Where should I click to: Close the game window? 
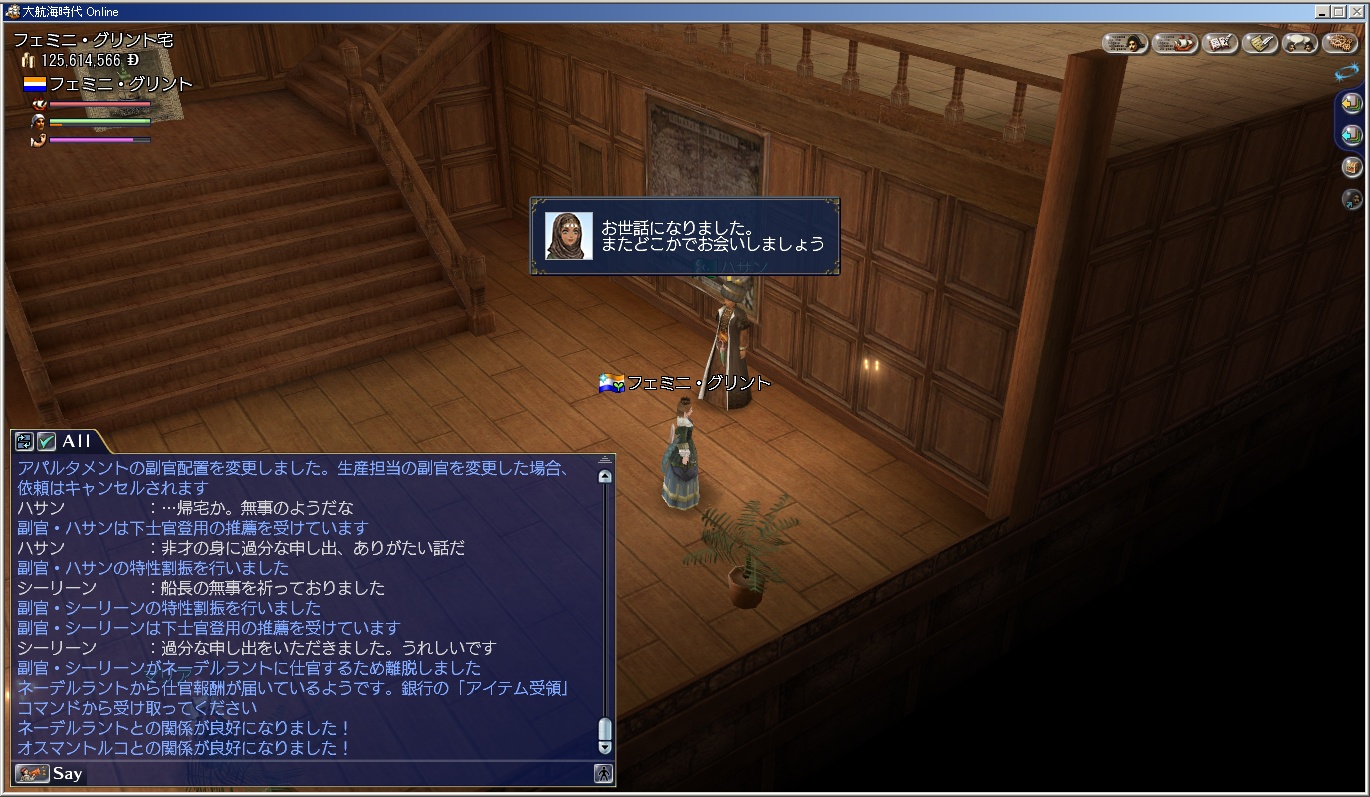1357,11
